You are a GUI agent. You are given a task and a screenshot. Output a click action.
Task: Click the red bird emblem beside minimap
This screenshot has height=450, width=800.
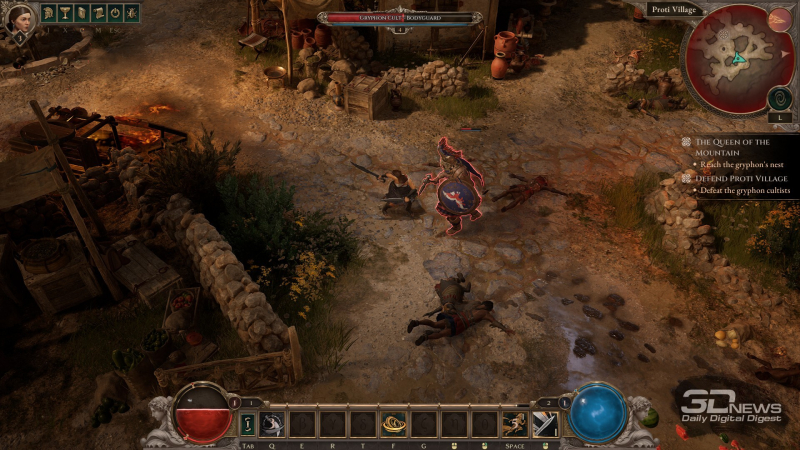point(780,19)
